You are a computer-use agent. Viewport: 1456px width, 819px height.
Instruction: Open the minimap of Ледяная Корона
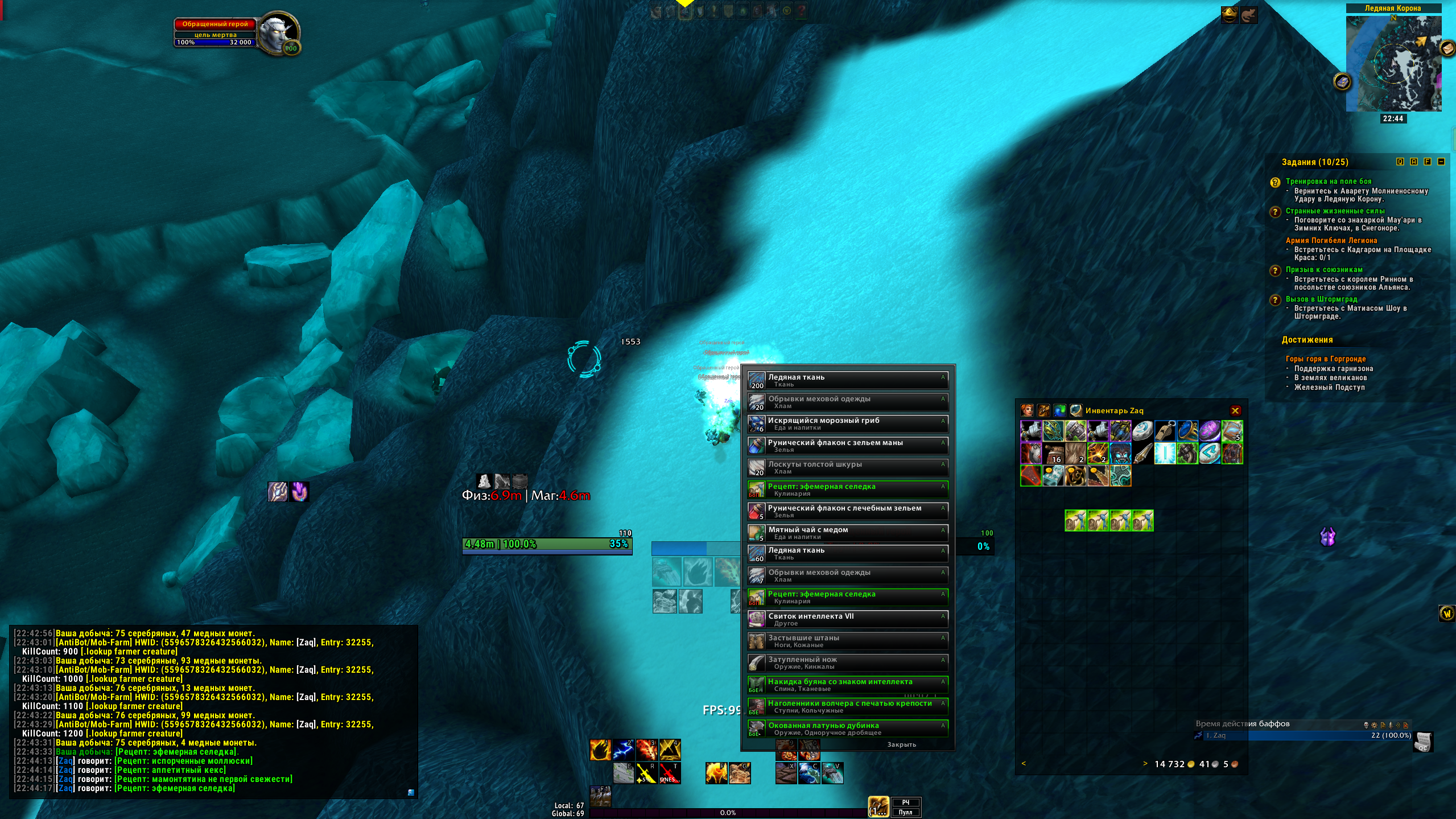pos(1393,64)
